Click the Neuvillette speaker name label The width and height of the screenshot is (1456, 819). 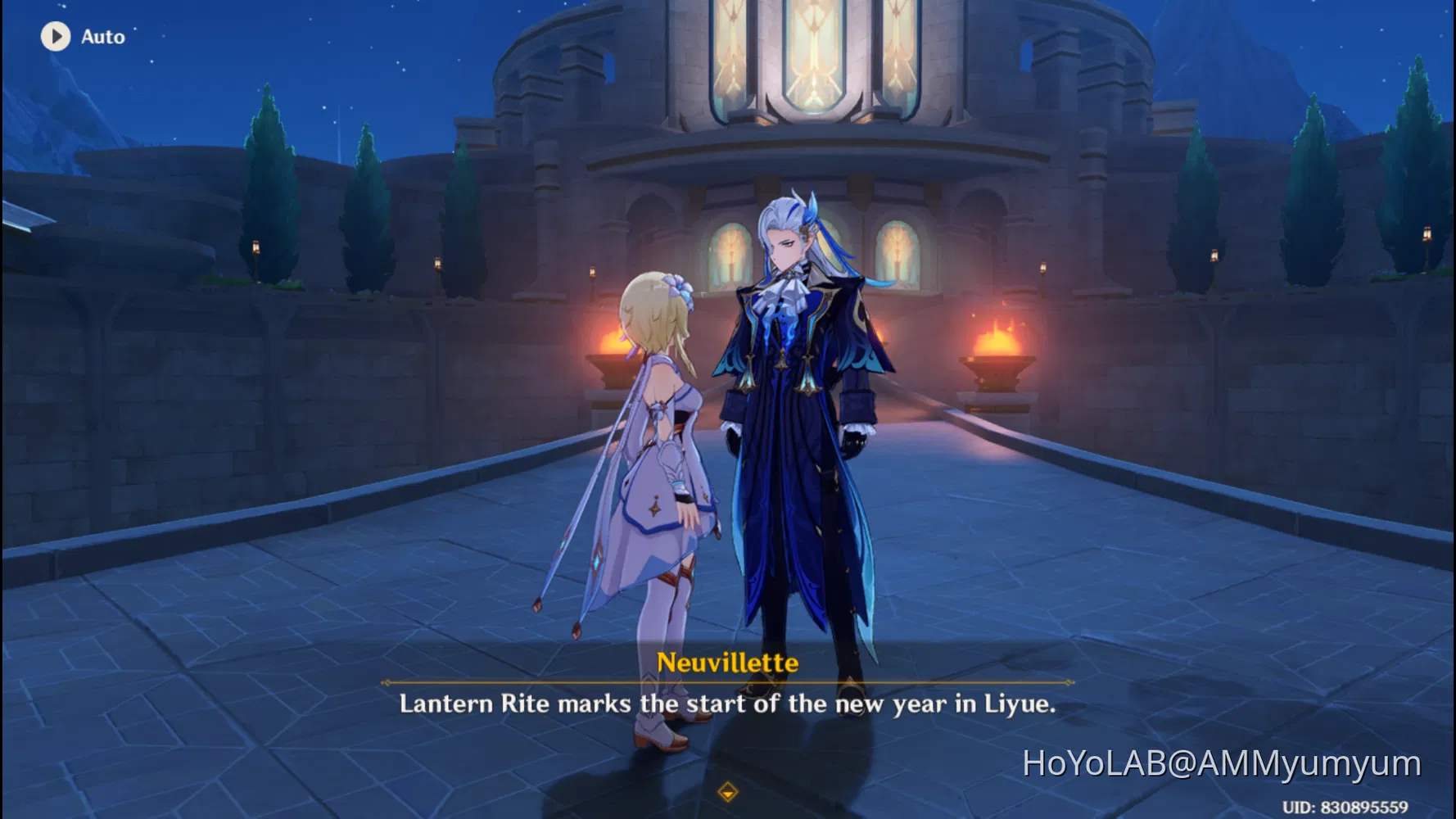[727, 665]
